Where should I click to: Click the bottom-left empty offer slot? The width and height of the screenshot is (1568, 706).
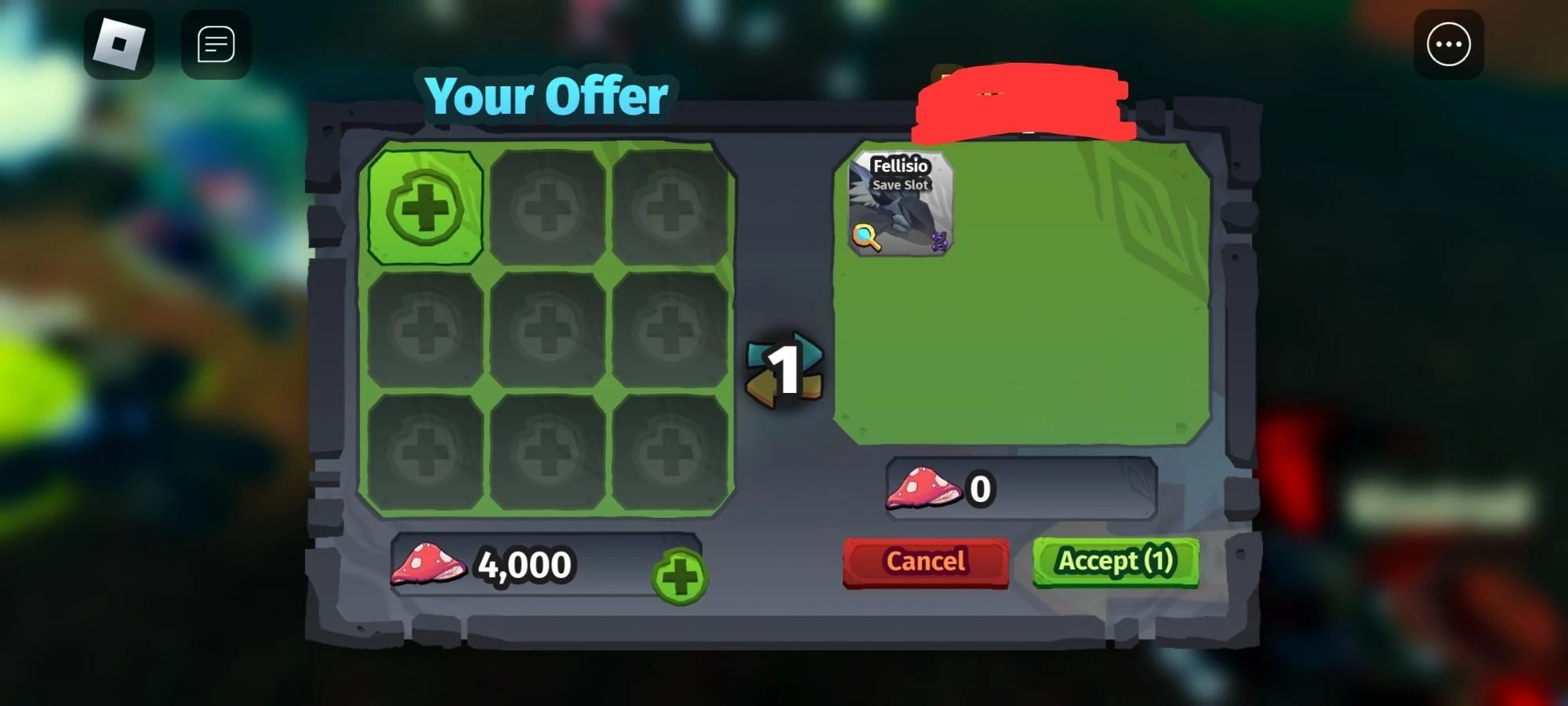426,451
